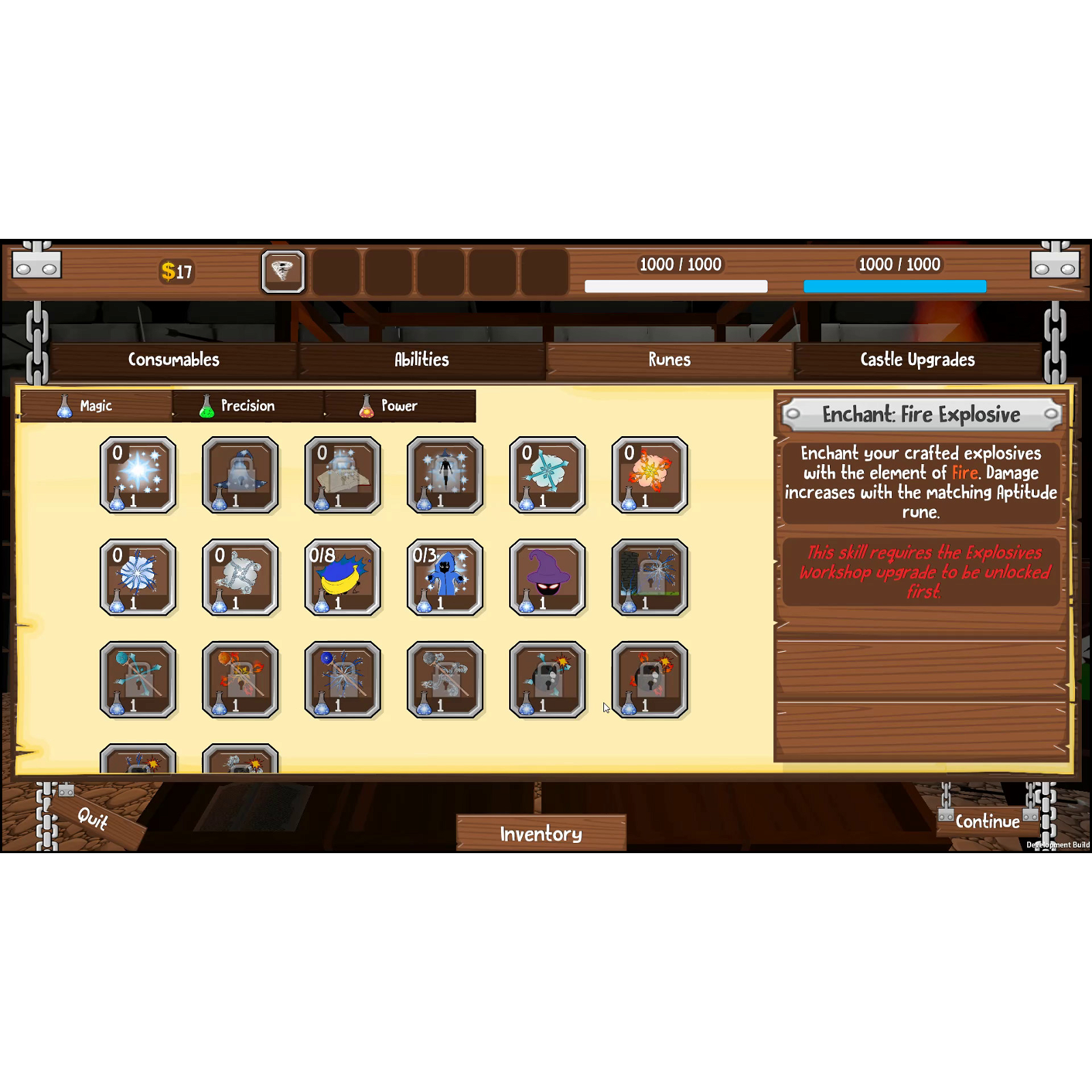Select the blue sparkle starburst skill icon
1092x1092 pixels.
(x=139, y=474)
